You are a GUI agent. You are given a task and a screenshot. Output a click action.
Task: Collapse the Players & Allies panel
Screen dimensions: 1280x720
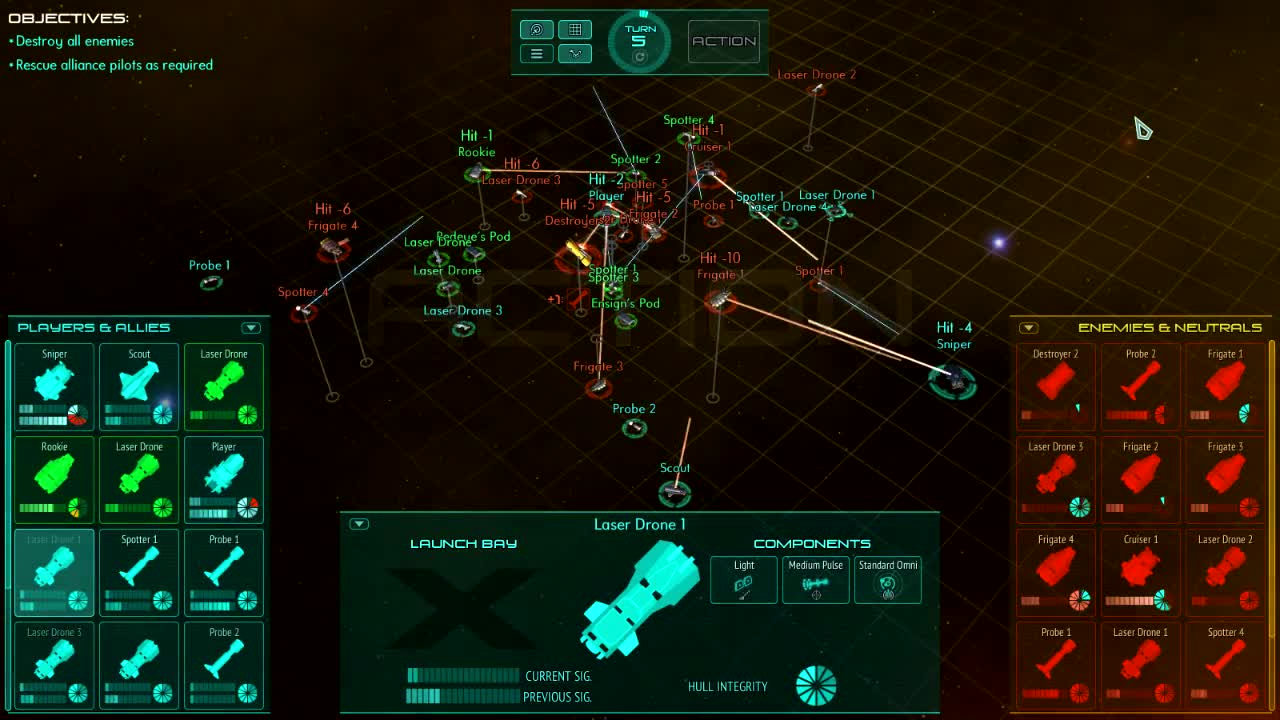251,327
